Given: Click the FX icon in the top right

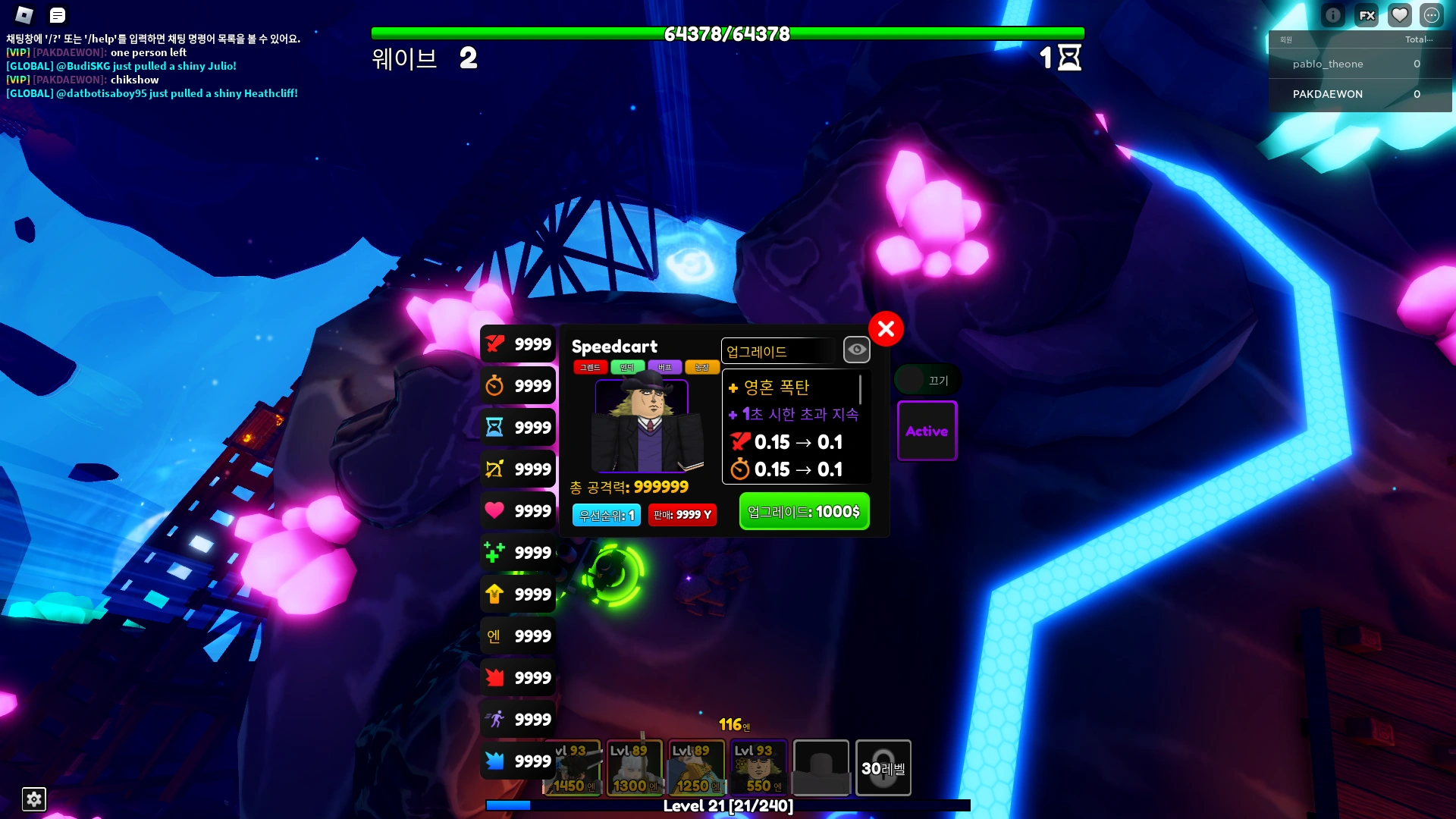Looking at the screenshot, I should pos(1366,14).
